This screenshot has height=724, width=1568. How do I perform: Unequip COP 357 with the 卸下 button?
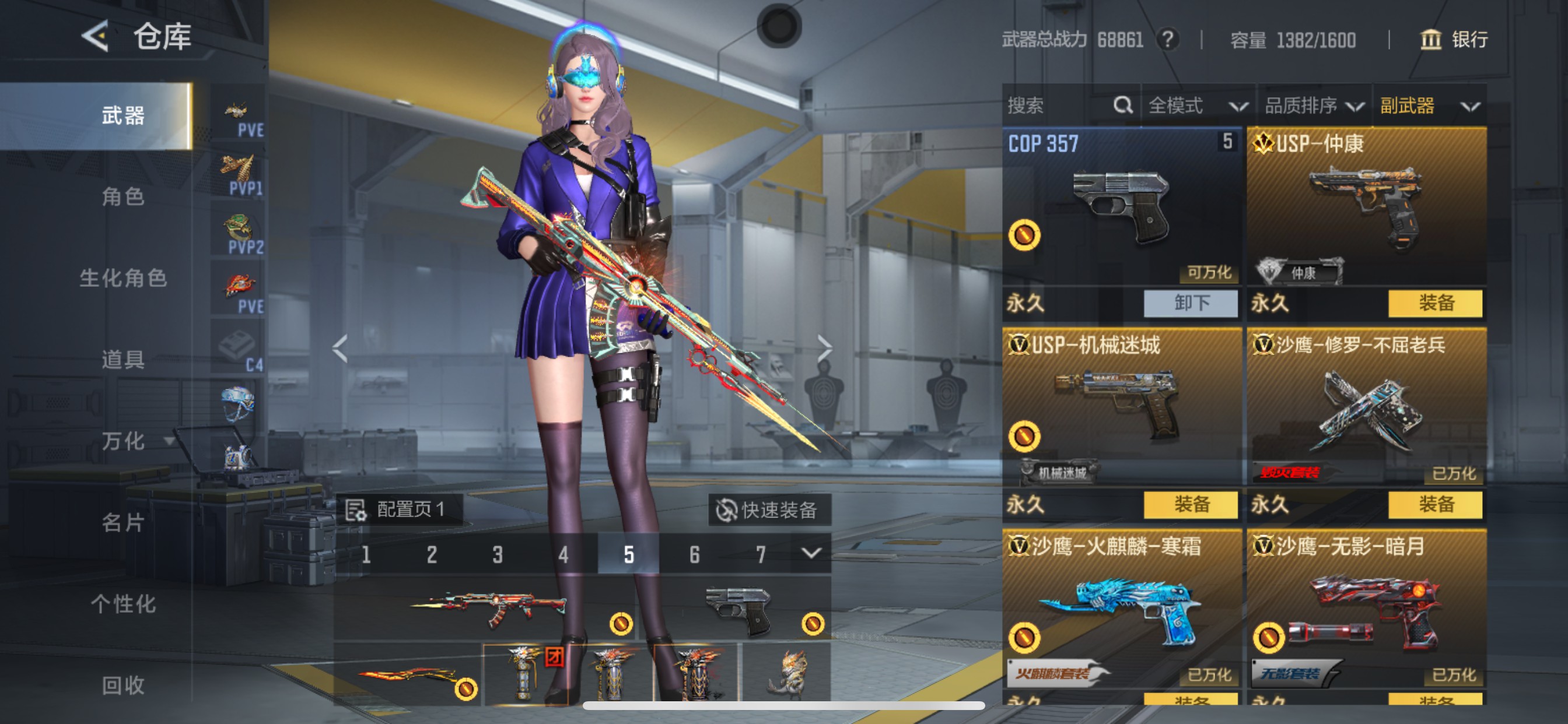[x=1190, y=303]
